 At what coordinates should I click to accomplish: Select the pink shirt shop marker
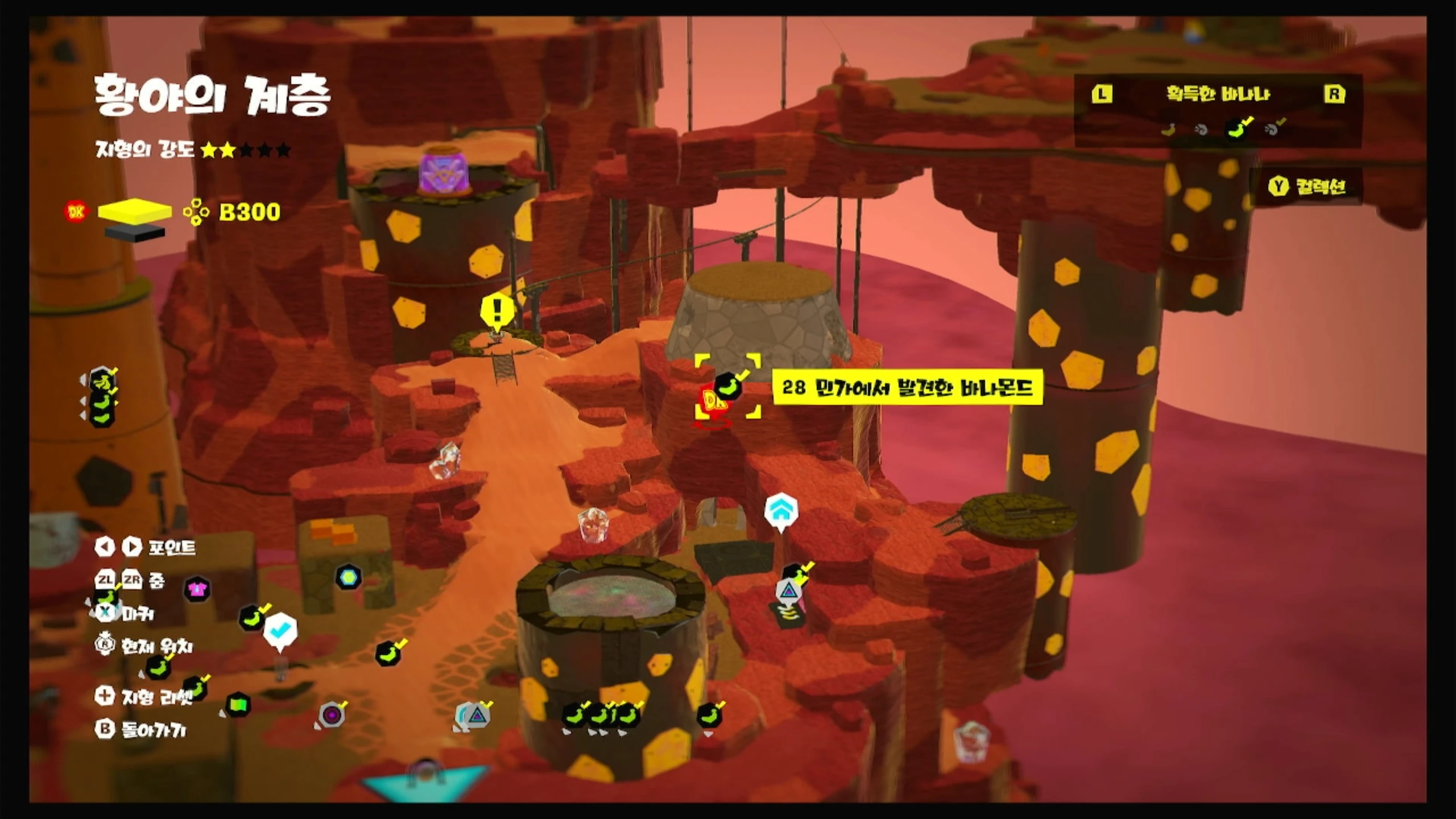tap(197, 589)
